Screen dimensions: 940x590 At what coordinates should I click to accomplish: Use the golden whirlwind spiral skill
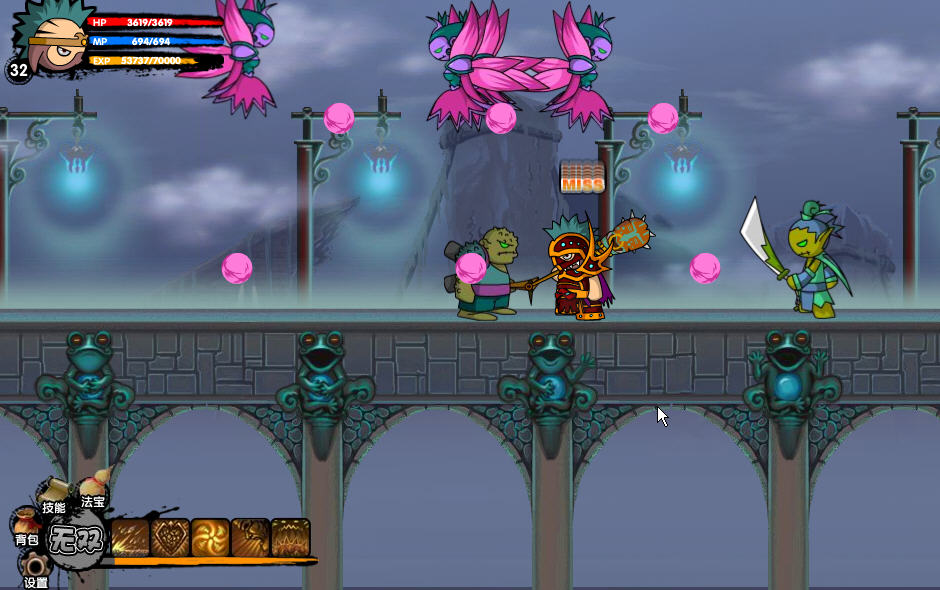pyautogui.click(x=210, y=538)
